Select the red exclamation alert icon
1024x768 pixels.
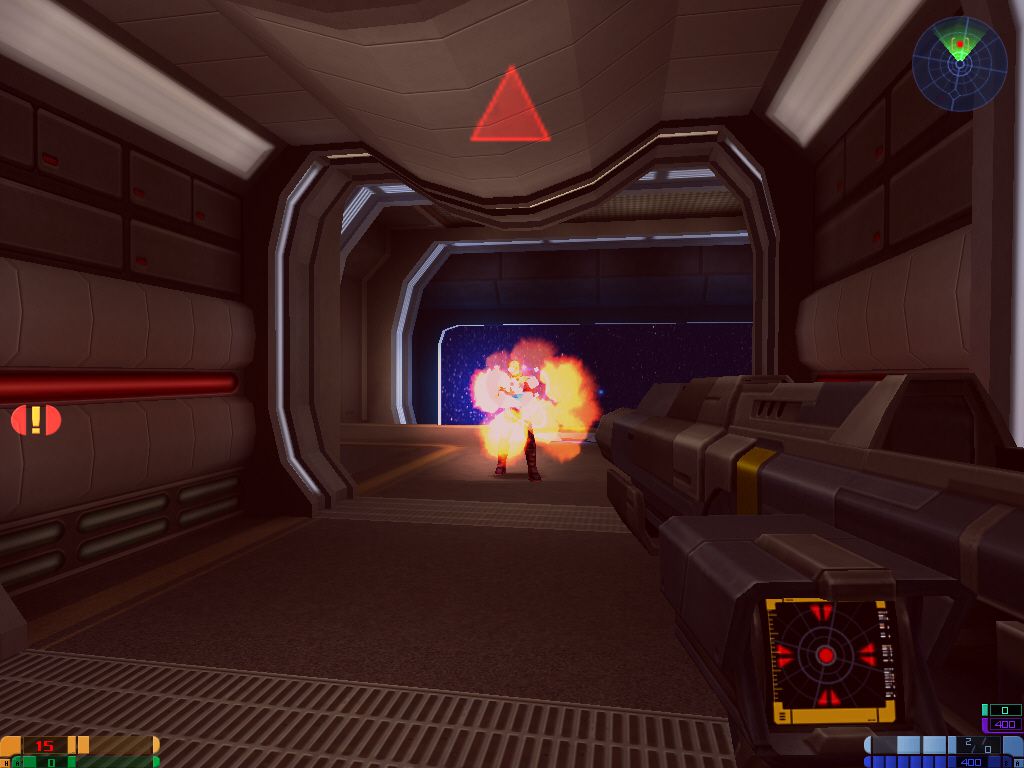coord(36,420)
